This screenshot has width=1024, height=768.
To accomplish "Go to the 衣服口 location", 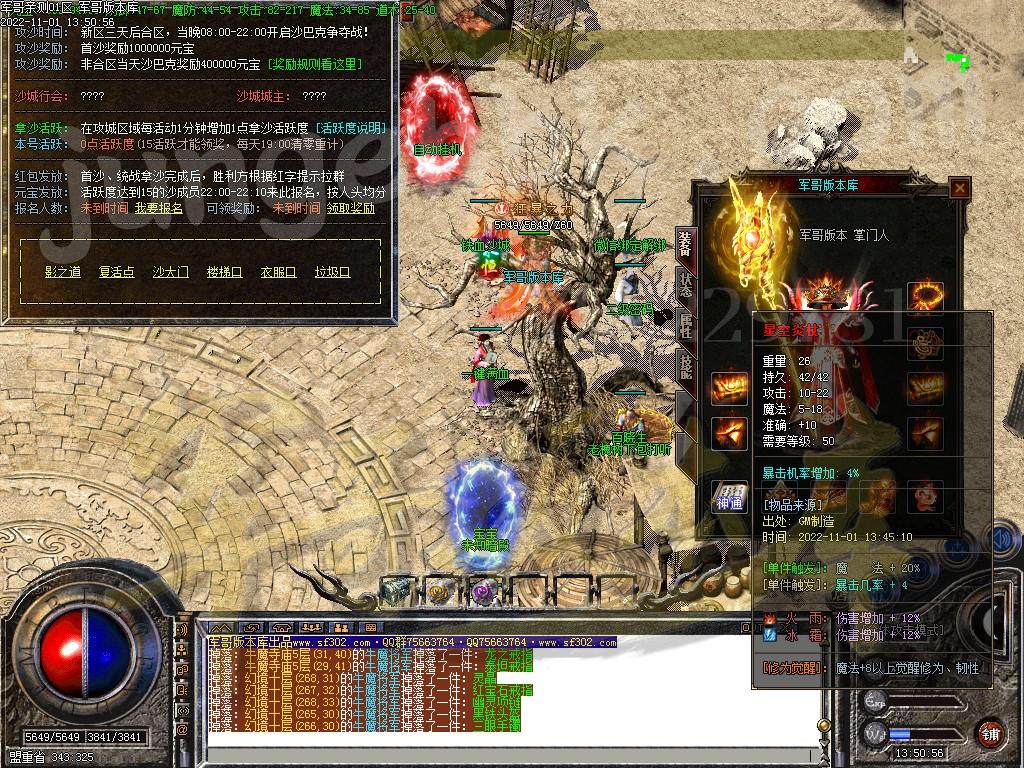I will (x=279, y=271).
